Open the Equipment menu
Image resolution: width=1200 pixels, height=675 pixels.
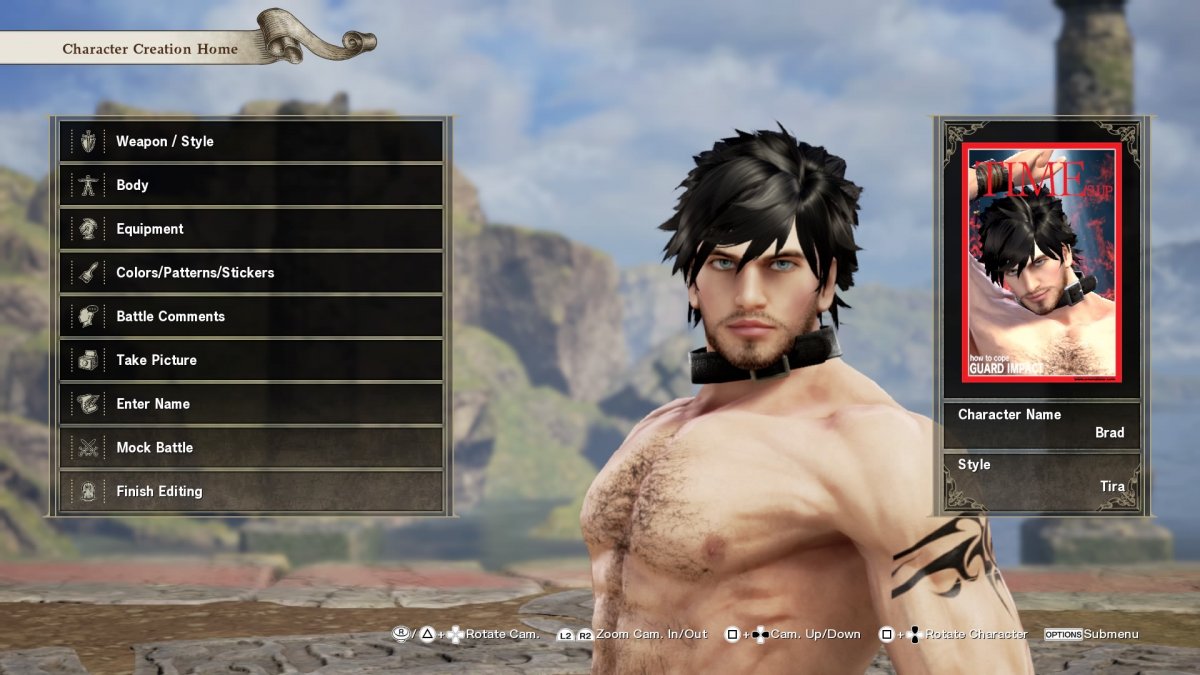(x=250, y=229)
